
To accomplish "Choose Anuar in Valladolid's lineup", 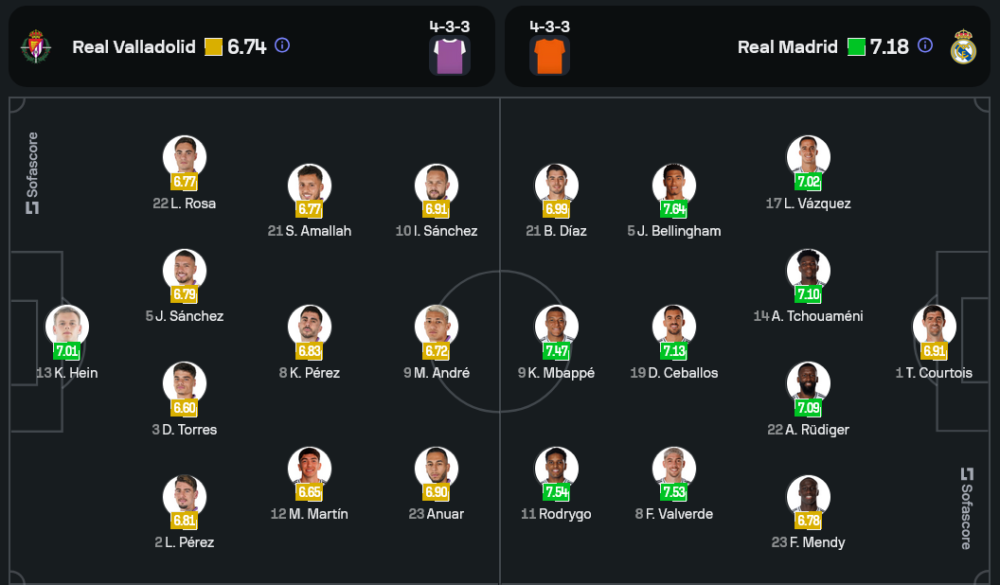I will pyautogui.click(x=437, y=468).
